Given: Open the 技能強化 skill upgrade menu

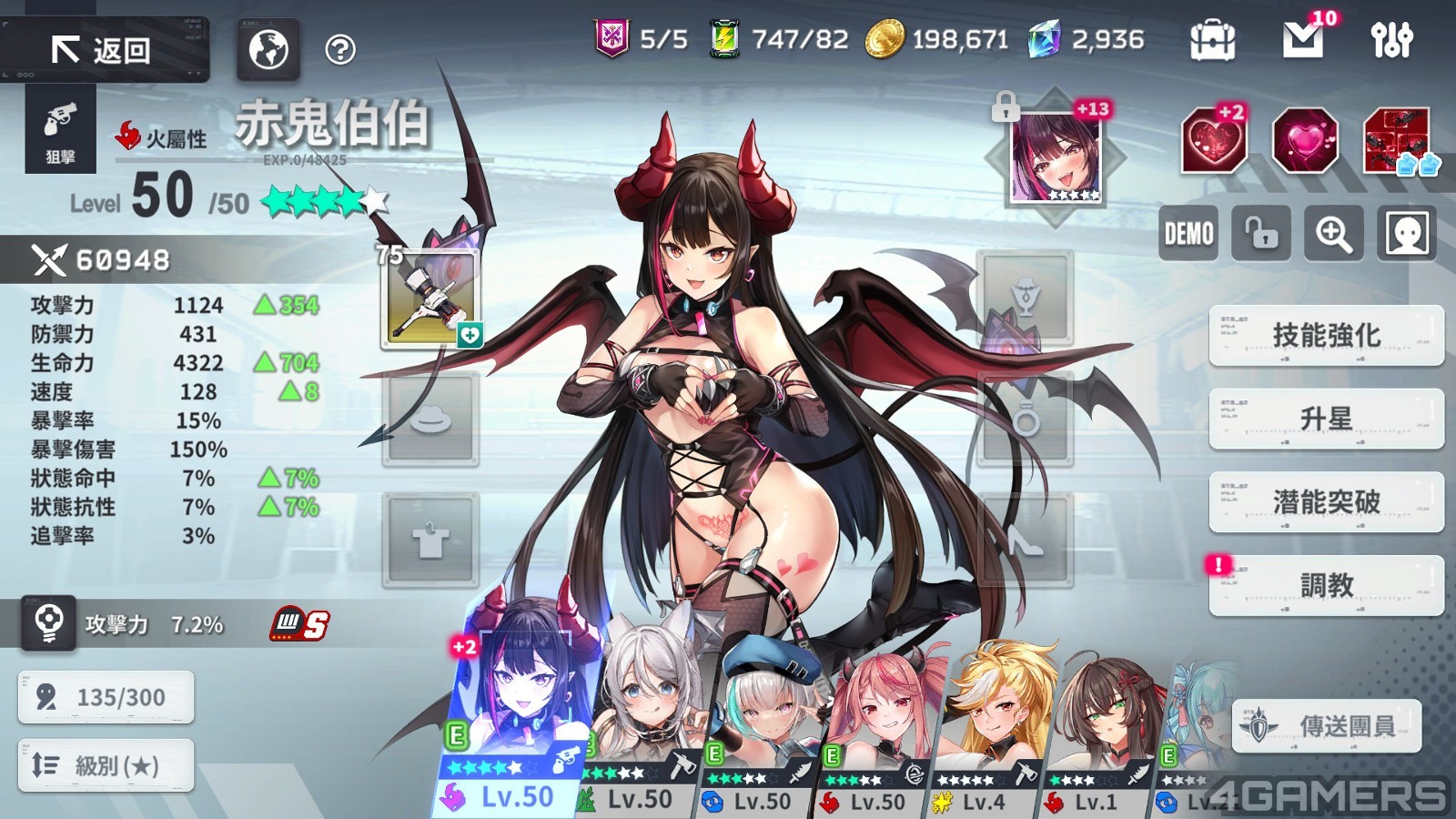Looking at the screenshot, I should tap(1326, 336).
